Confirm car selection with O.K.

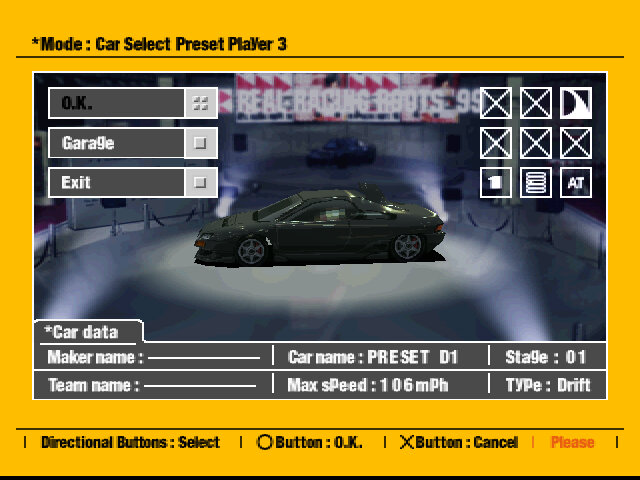132,103
